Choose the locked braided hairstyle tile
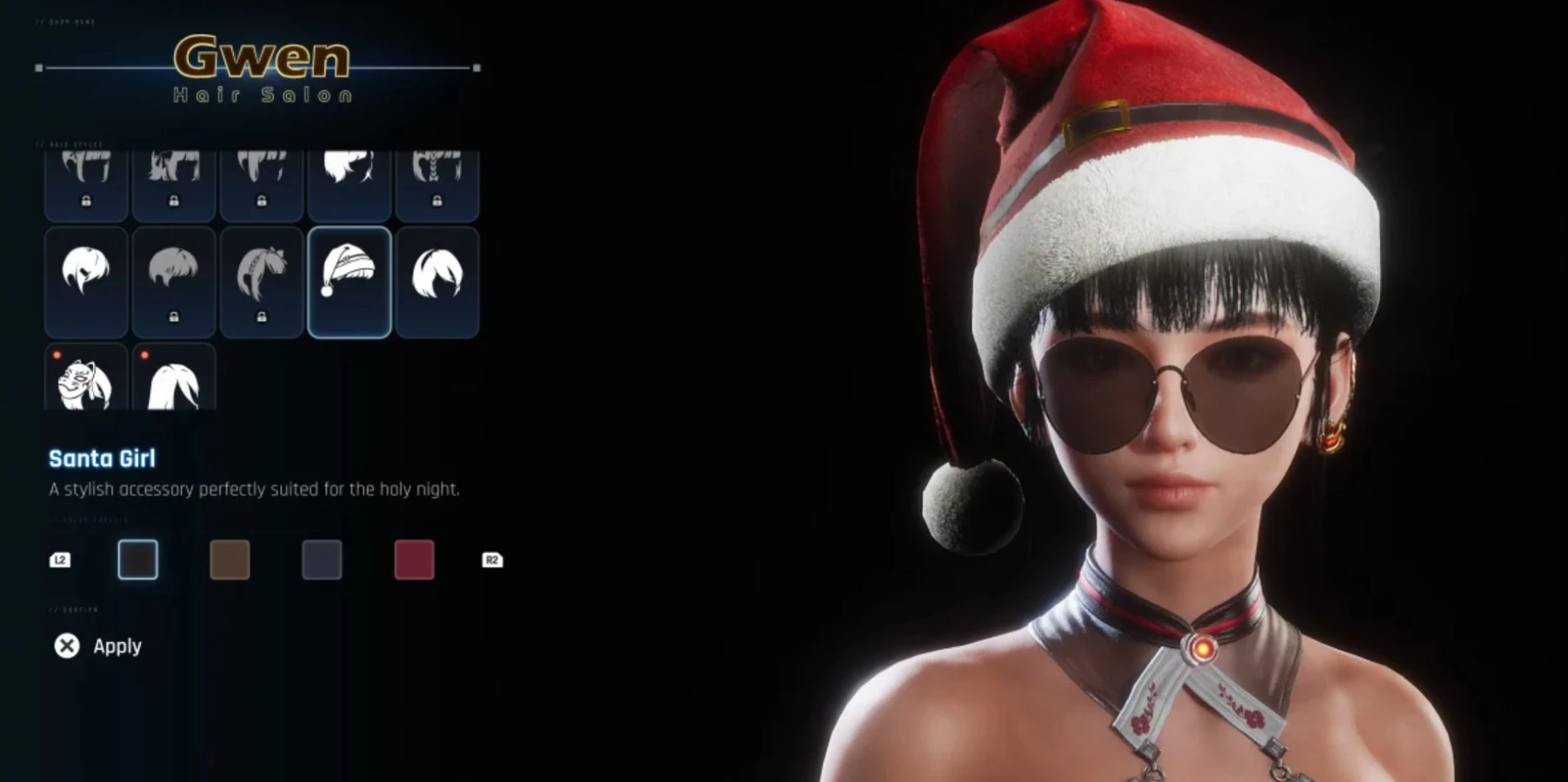Viewport: 1568px width, 782px height. coord(437,184)
